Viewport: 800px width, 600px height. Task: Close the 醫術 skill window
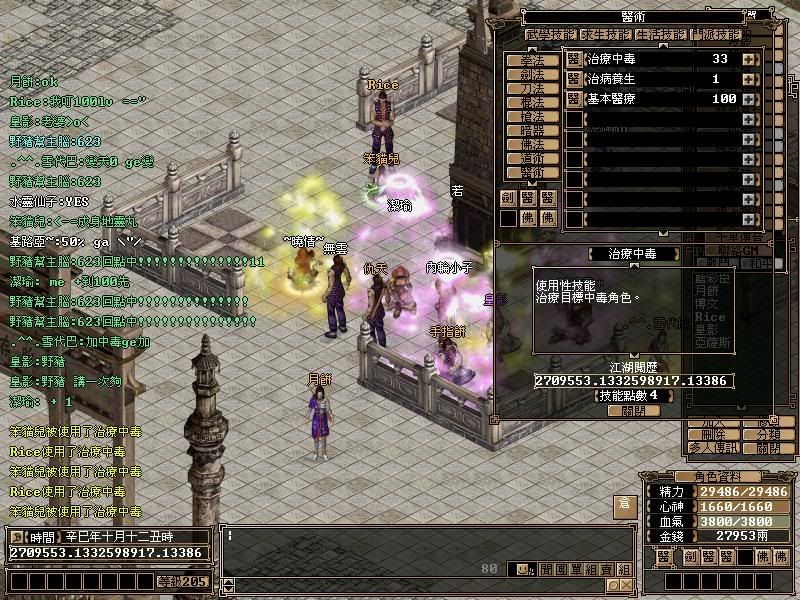coord(633,410)
